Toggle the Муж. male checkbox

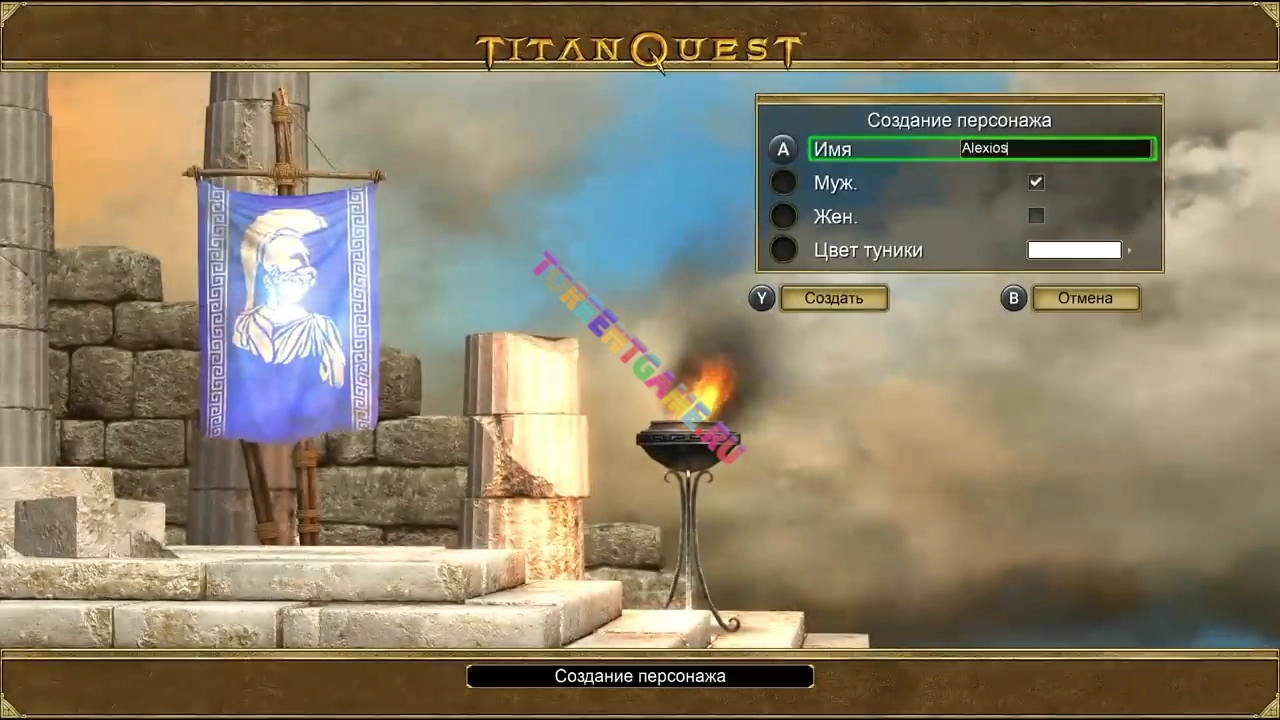click(x=1036, y=183)
